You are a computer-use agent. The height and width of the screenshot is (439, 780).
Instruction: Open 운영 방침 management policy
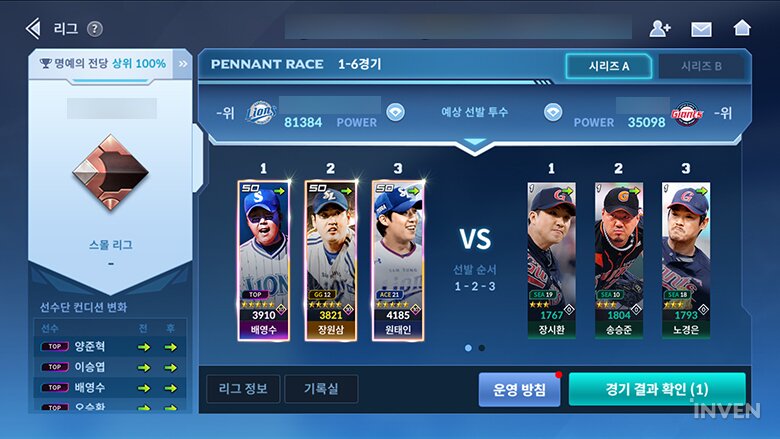[x=519, y=389]
